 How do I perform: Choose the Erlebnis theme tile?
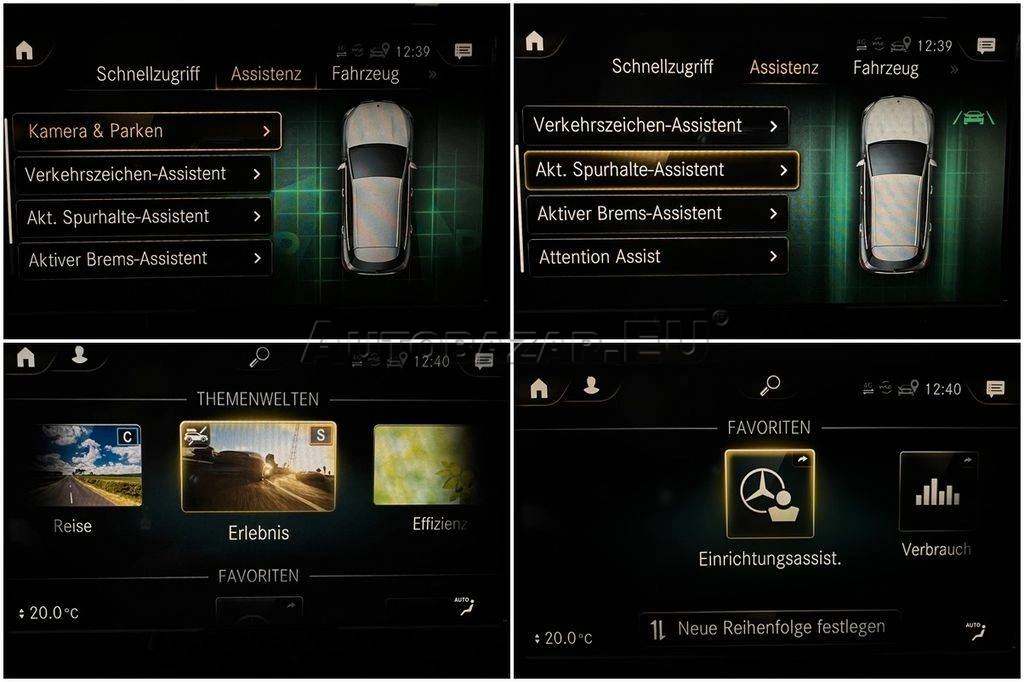(x=258, y=466)
